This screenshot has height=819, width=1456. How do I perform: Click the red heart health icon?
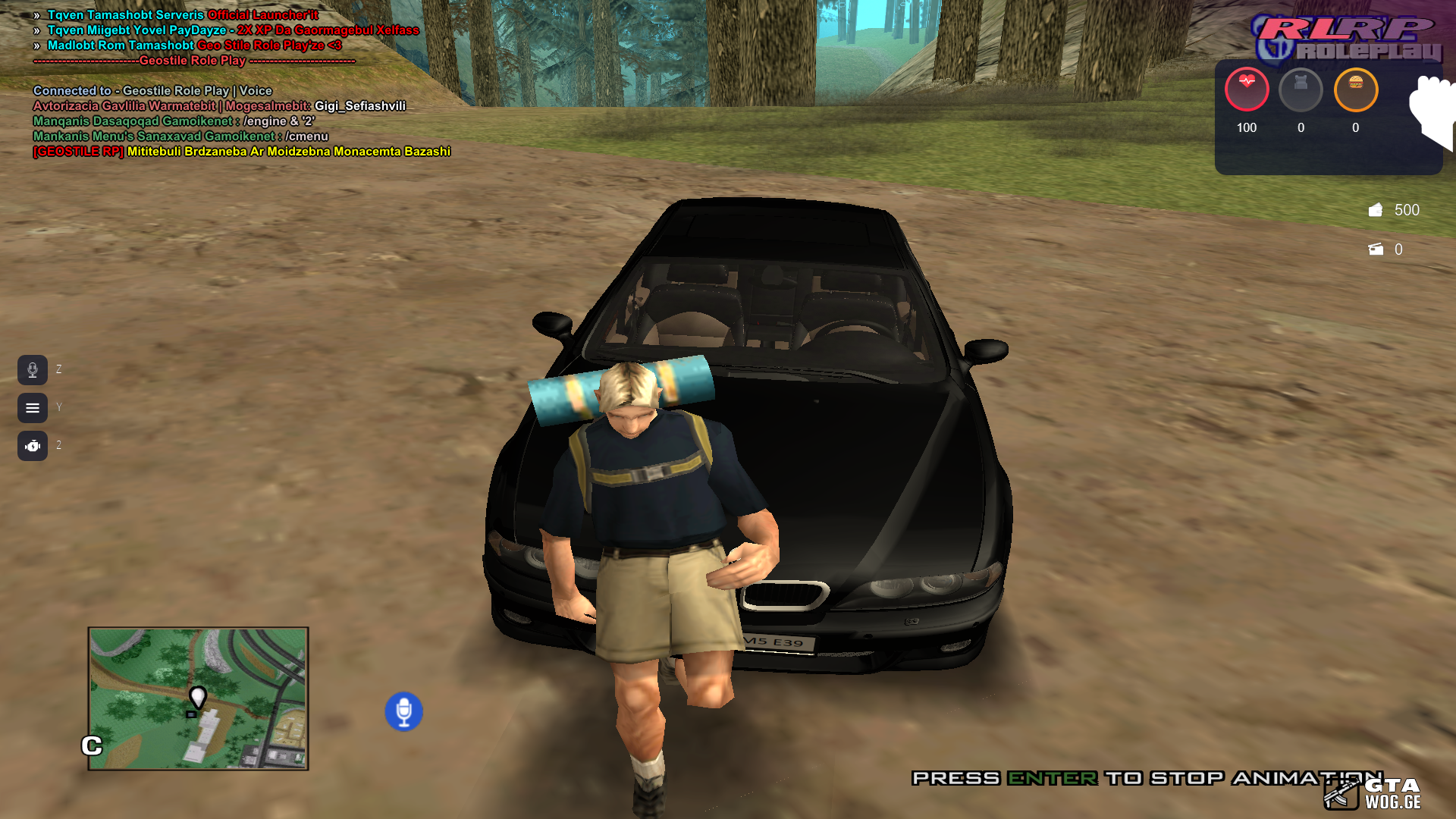[1247, 89]
